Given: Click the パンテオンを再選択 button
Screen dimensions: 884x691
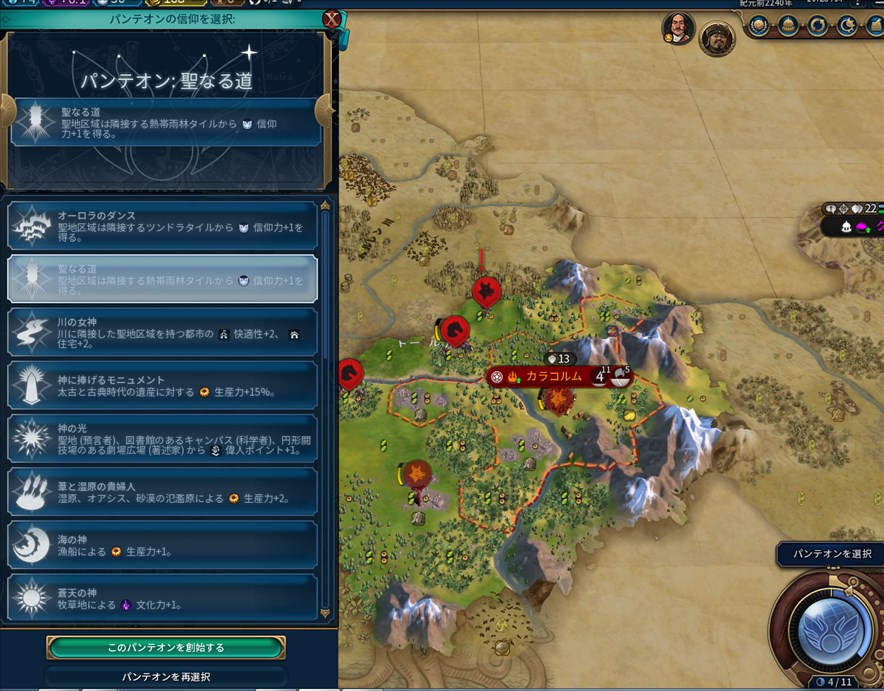Looking at the screenshot, I should coord(166,677).
